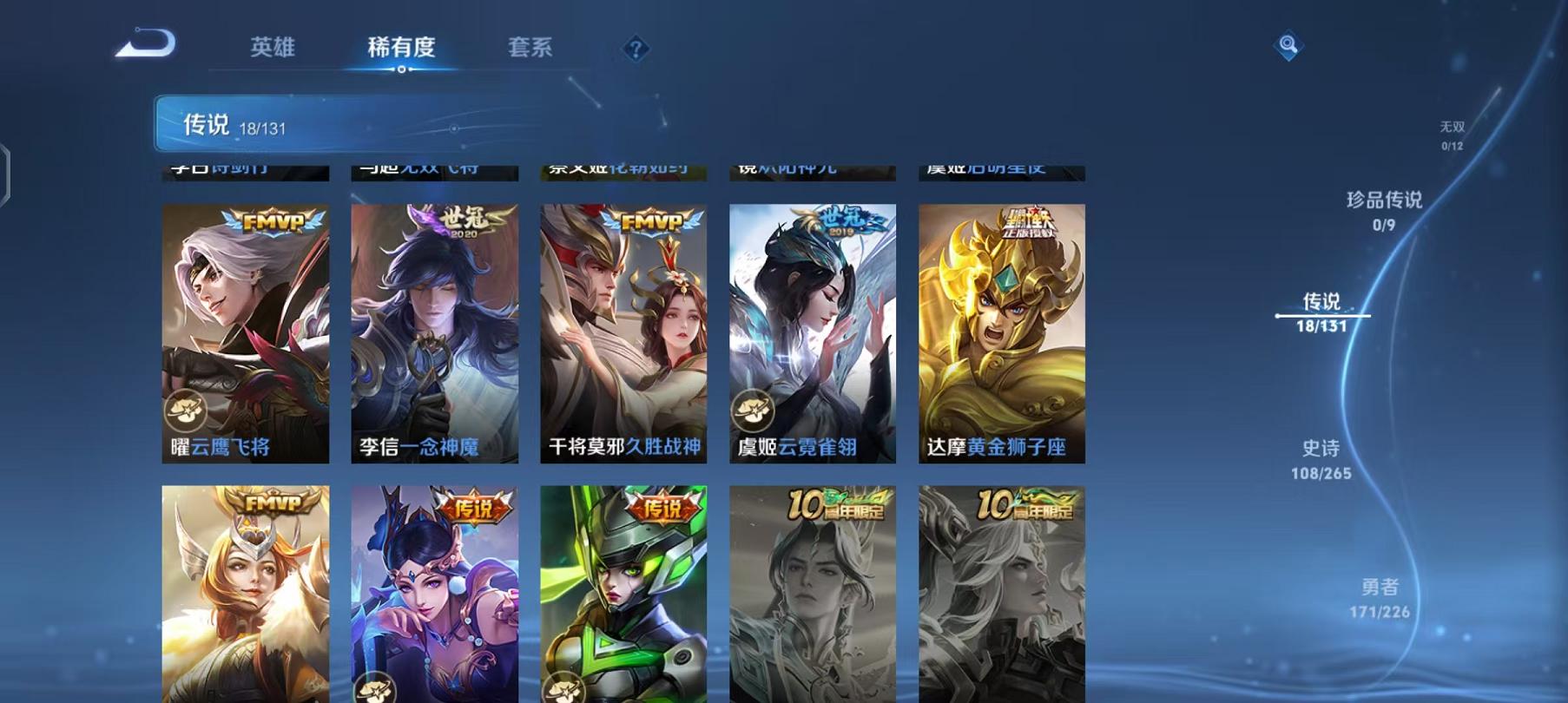
Task: Open the 套系 tab
Action: pos(531,49)
